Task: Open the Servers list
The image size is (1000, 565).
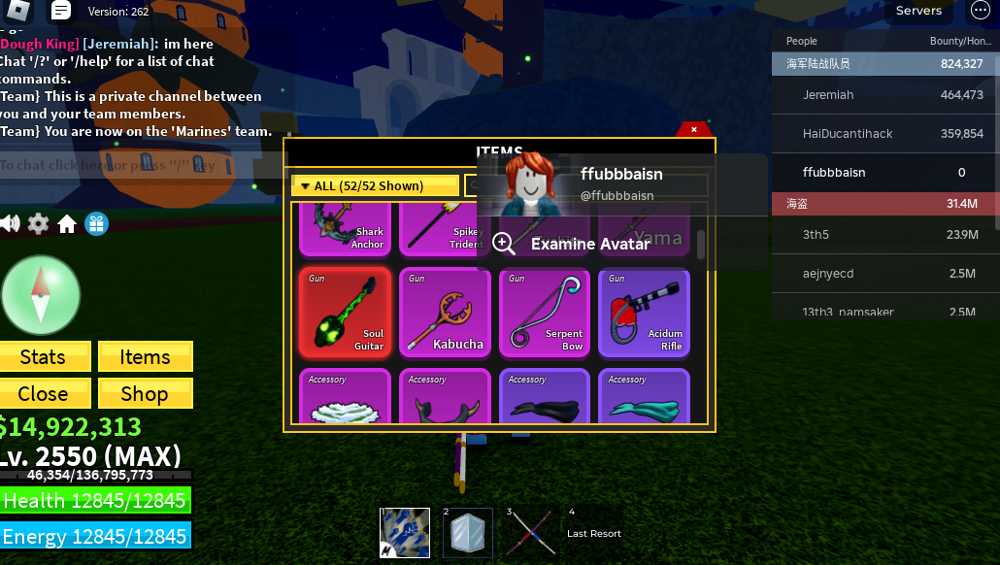Action: 918,11
